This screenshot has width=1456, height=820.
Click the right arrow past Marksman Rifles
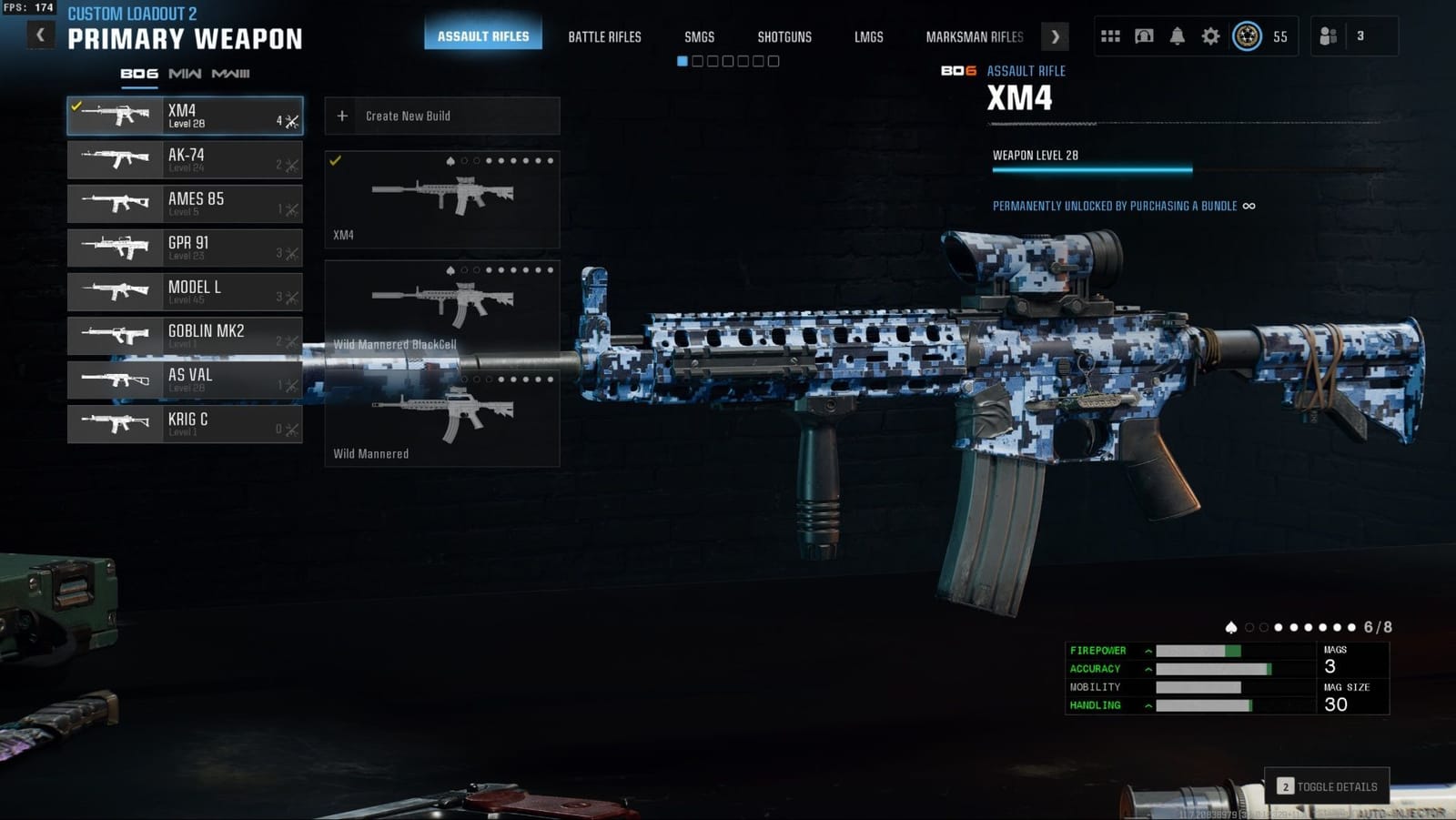[x=1054, y=36]
